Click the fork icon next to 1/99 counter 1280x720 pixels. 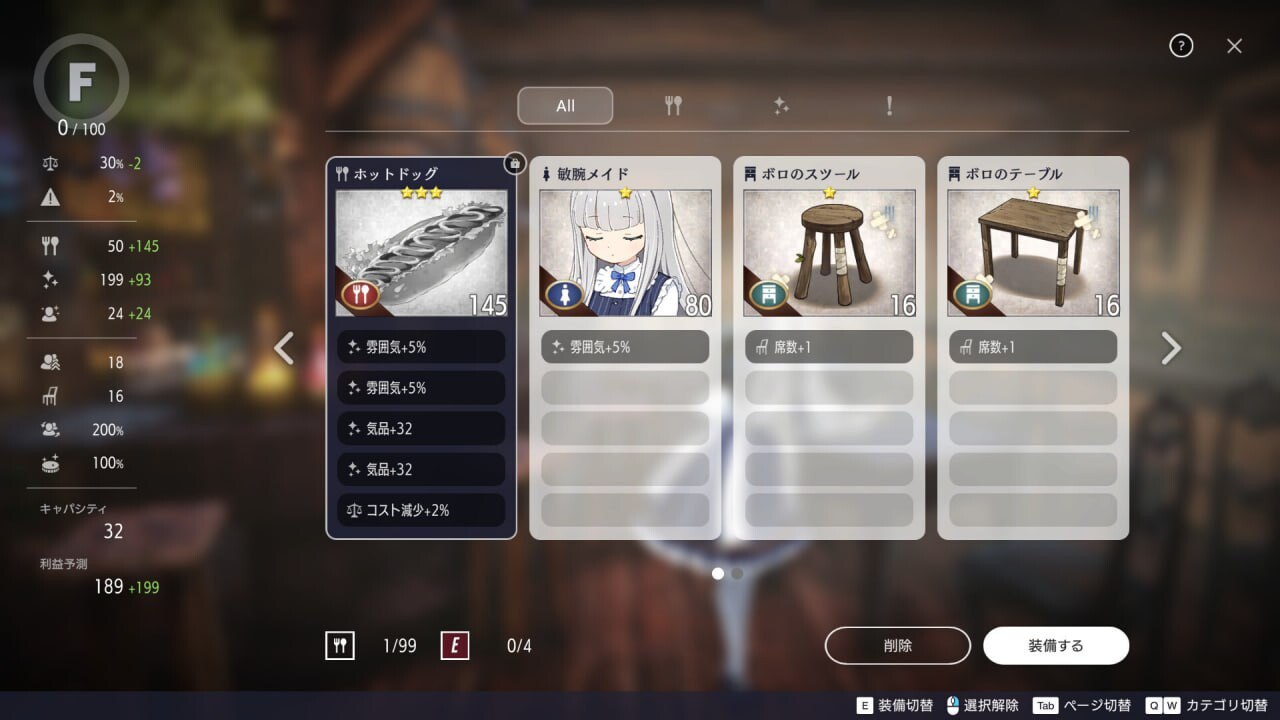click(341, 645)
